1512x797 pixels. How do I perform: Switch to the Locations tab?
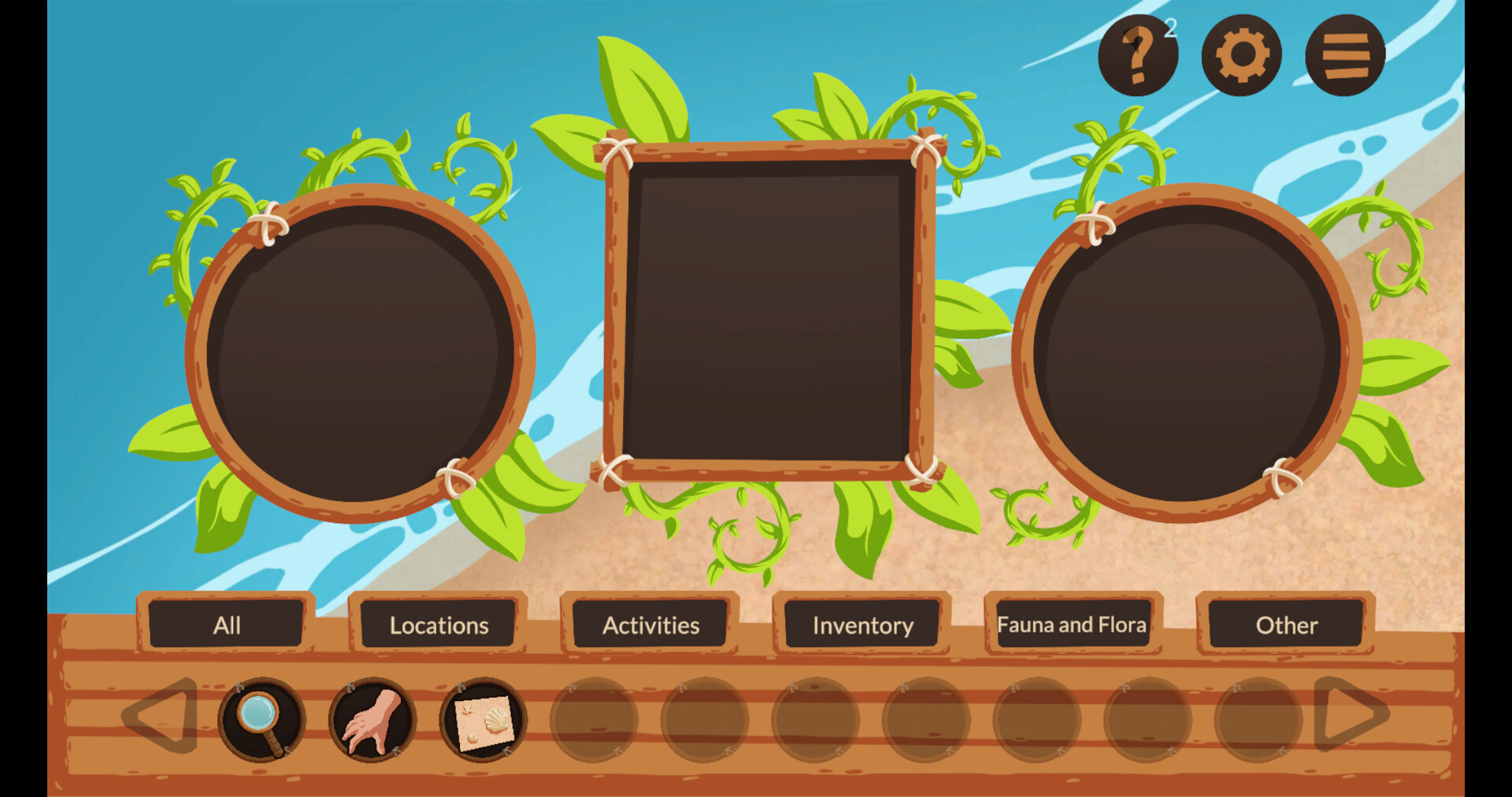point(437,625)
